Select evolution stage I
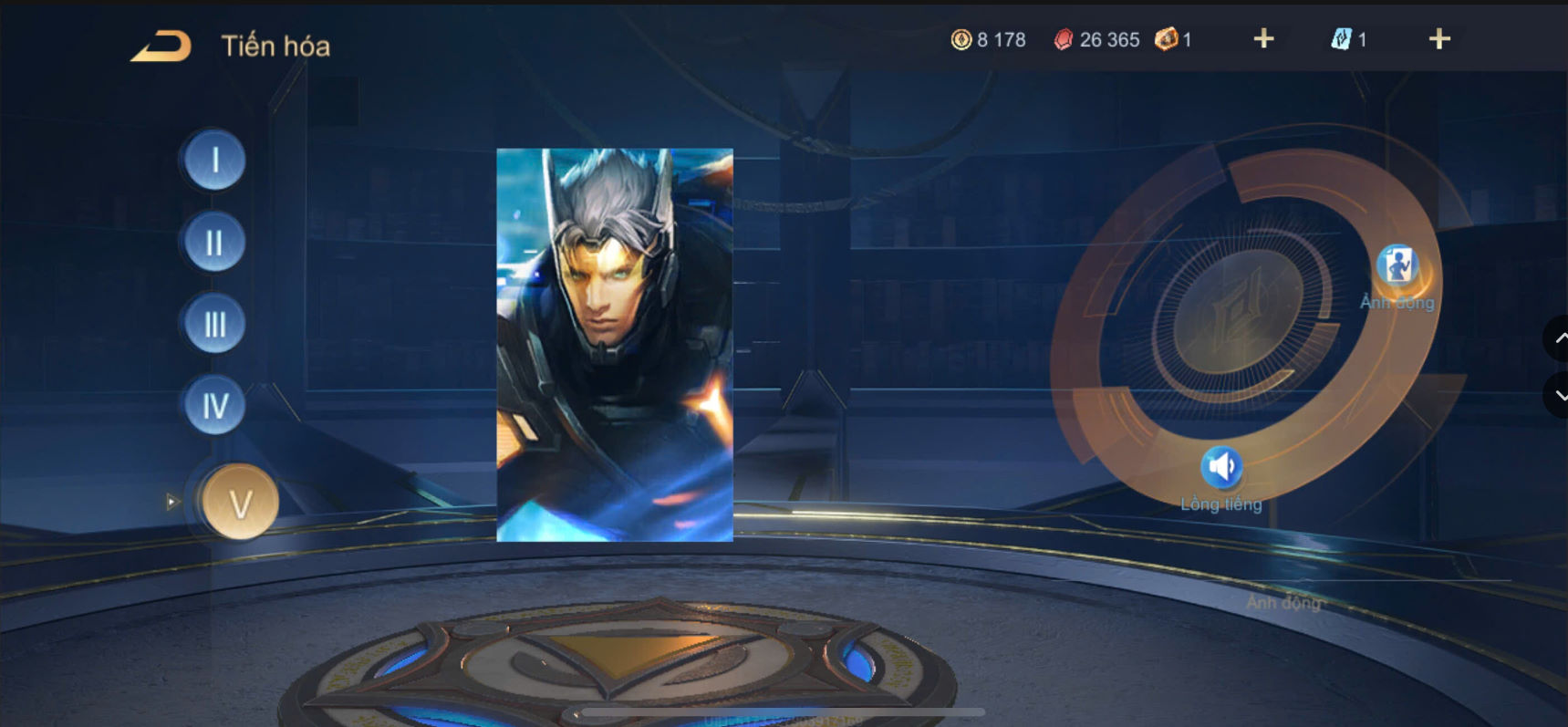This screenshot has width=1568, height=727. point(213,161)
